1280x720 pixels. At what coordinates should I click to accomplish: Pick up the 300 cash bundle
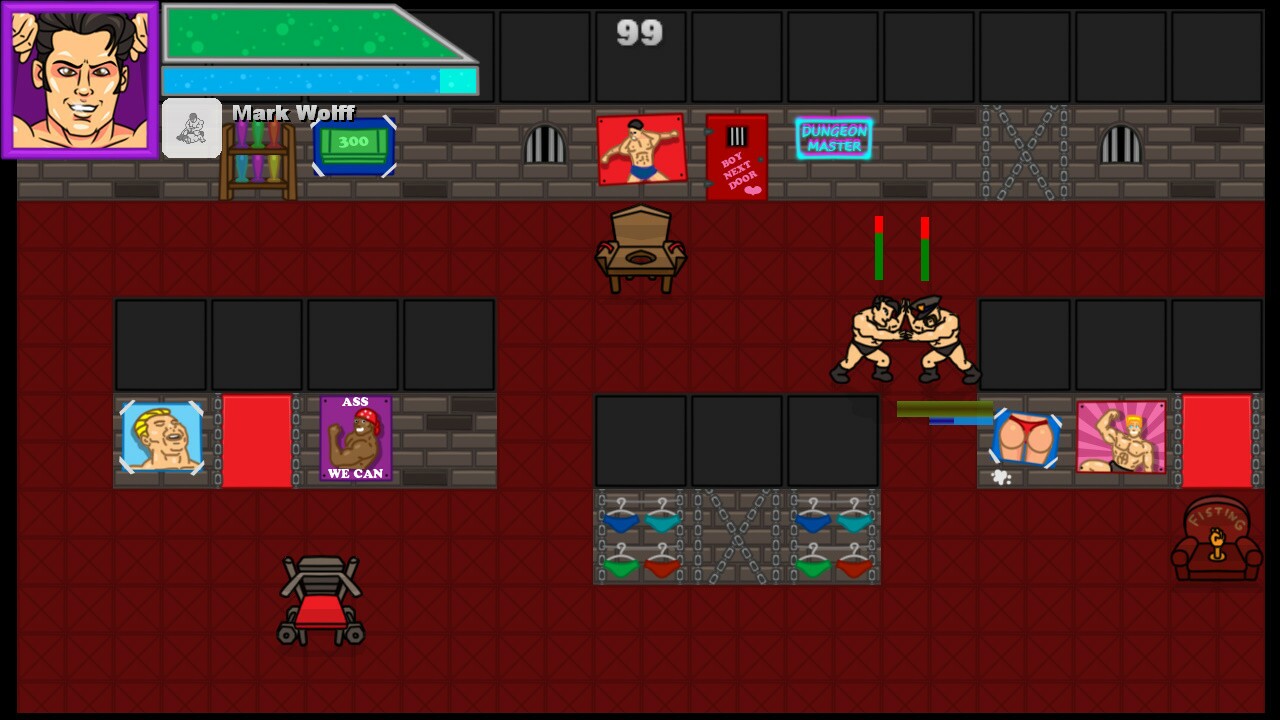(354, 145)
